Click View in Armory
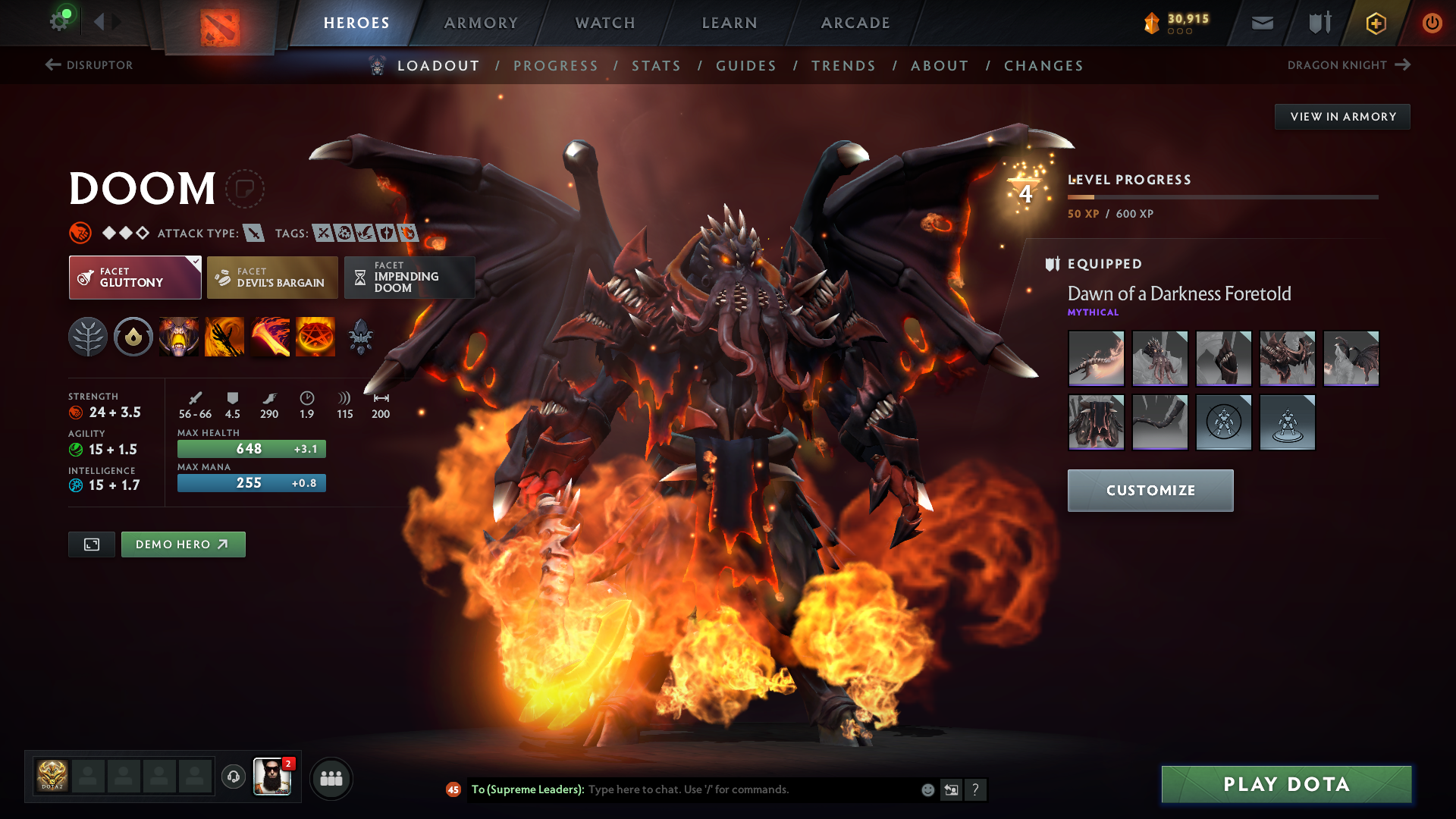This screenshot has height=819, width=1456. (1342, 117)
